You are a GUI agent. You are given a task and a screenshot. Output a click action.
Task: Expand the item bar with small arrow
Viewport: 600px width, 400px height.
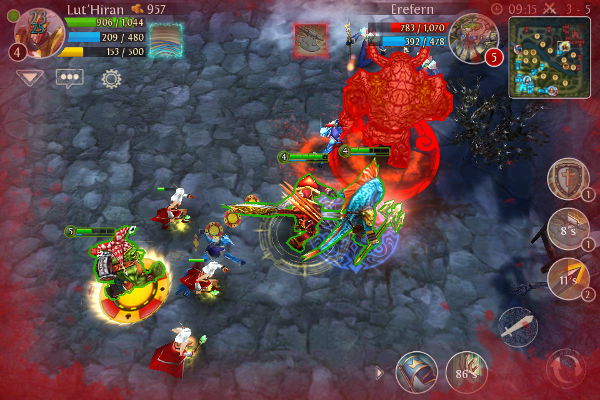[380, 372]
